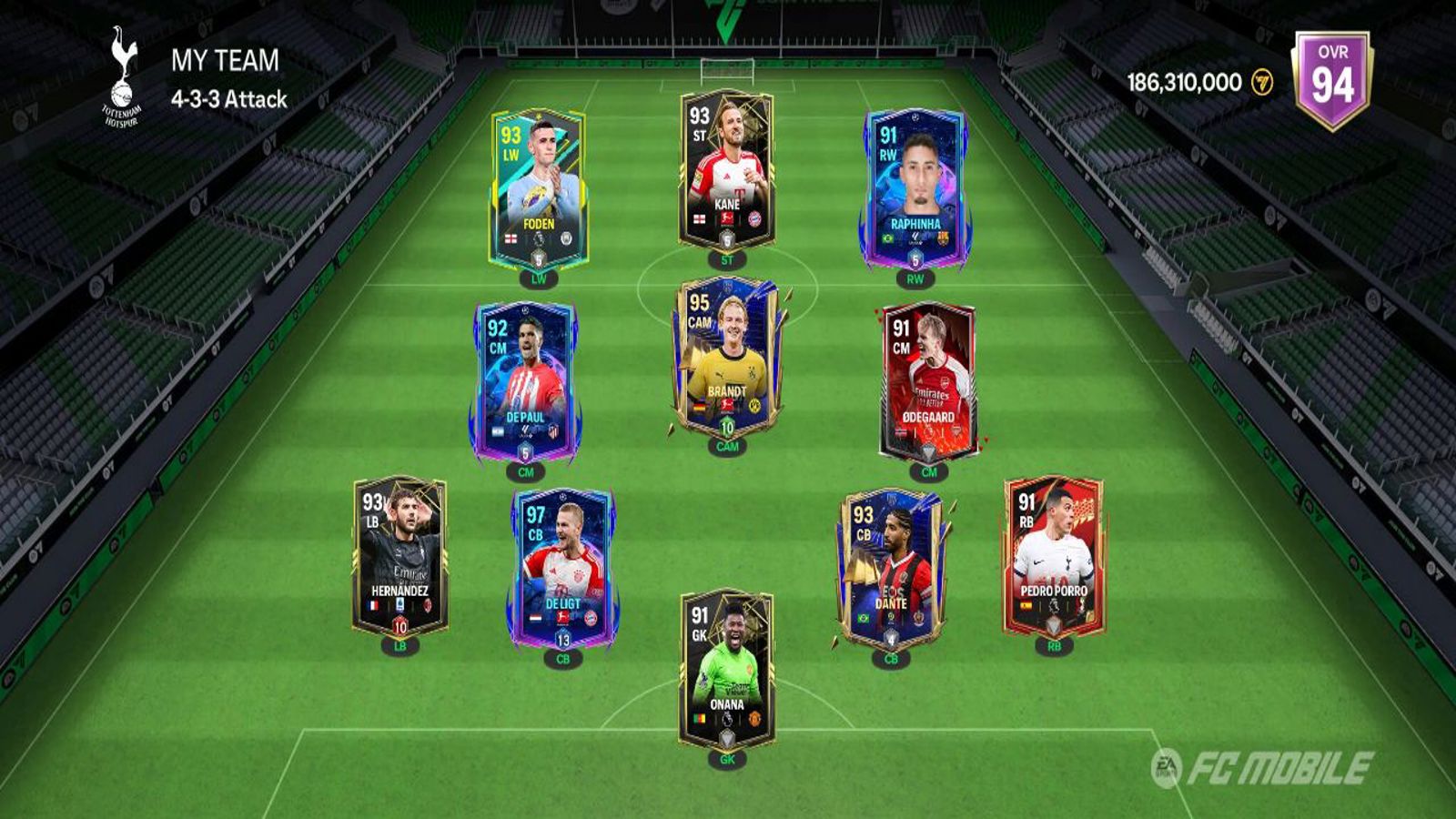Open the 4-3-3 Attack formation selector
The height and width of the screenshot is (819, 1456).
(229, 99)
